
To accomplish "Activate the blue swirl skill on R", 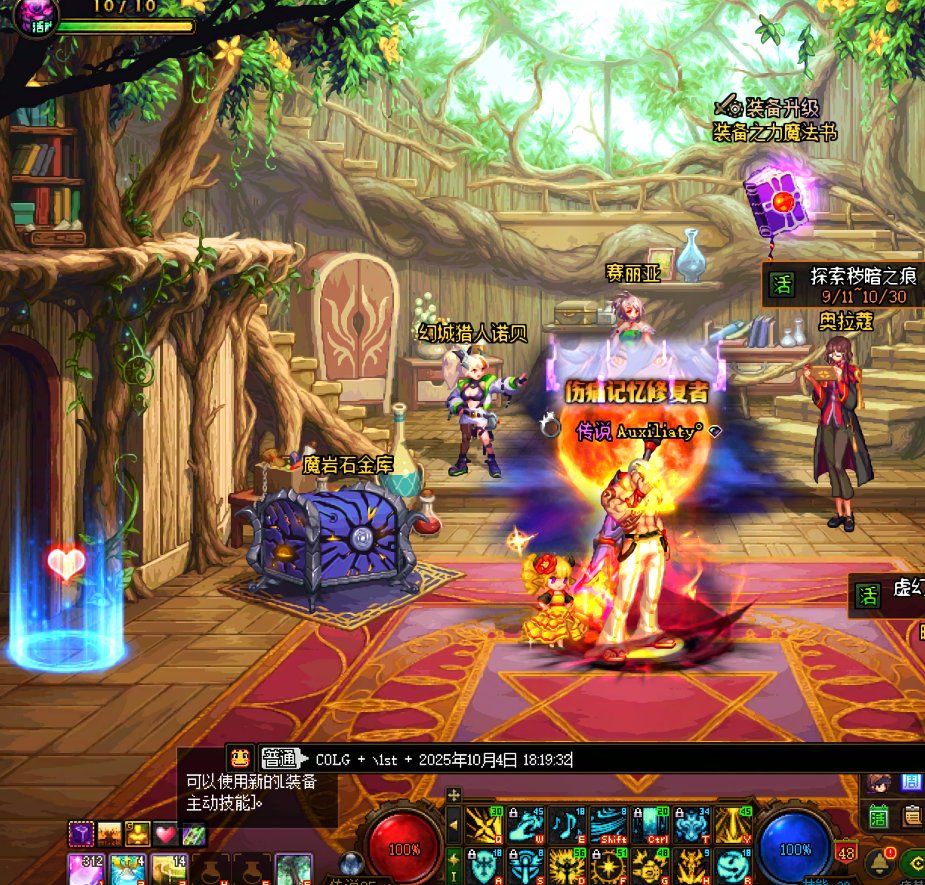I will (x=733, y=866).
